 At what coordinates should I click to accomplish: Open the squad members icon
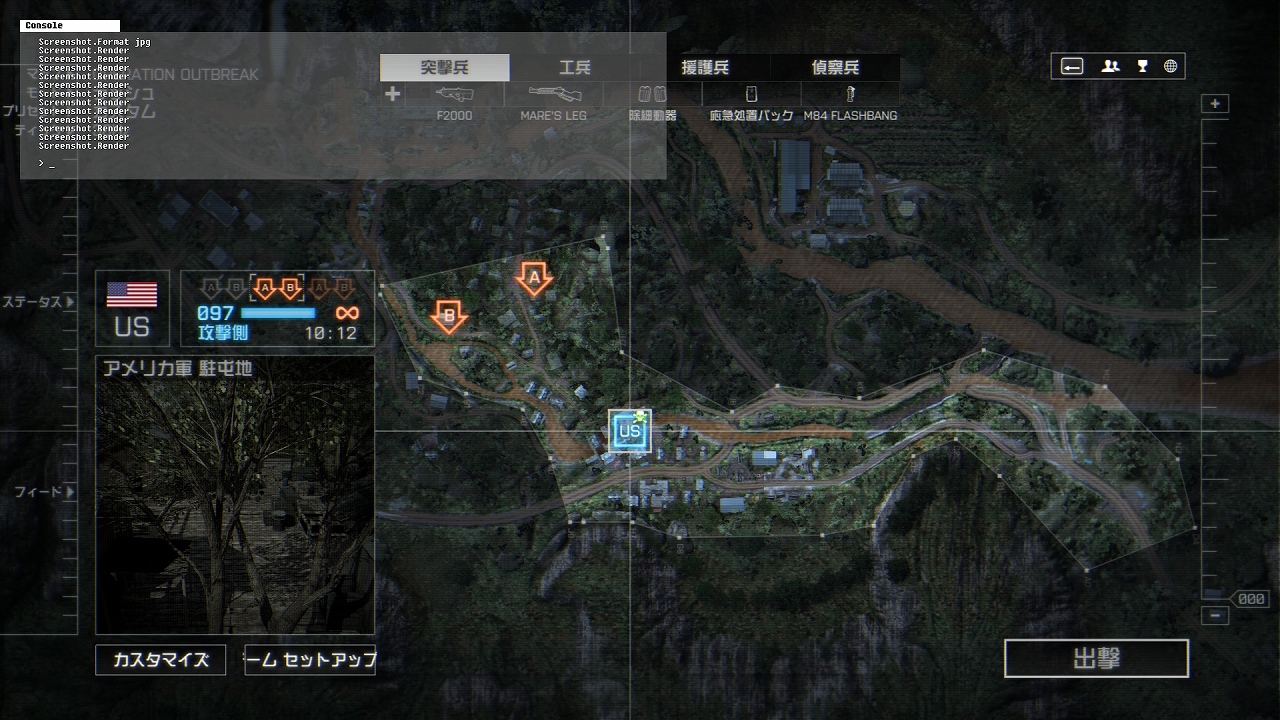tap(1110, 67)
